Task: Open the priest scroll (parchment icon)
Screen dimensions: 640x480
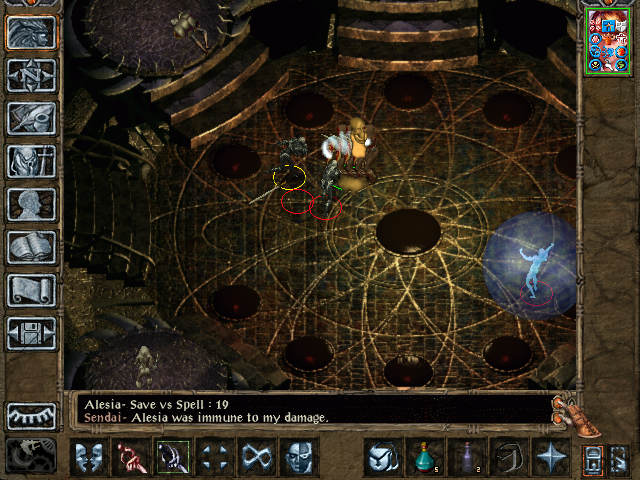Action: (x=31, y=290)
